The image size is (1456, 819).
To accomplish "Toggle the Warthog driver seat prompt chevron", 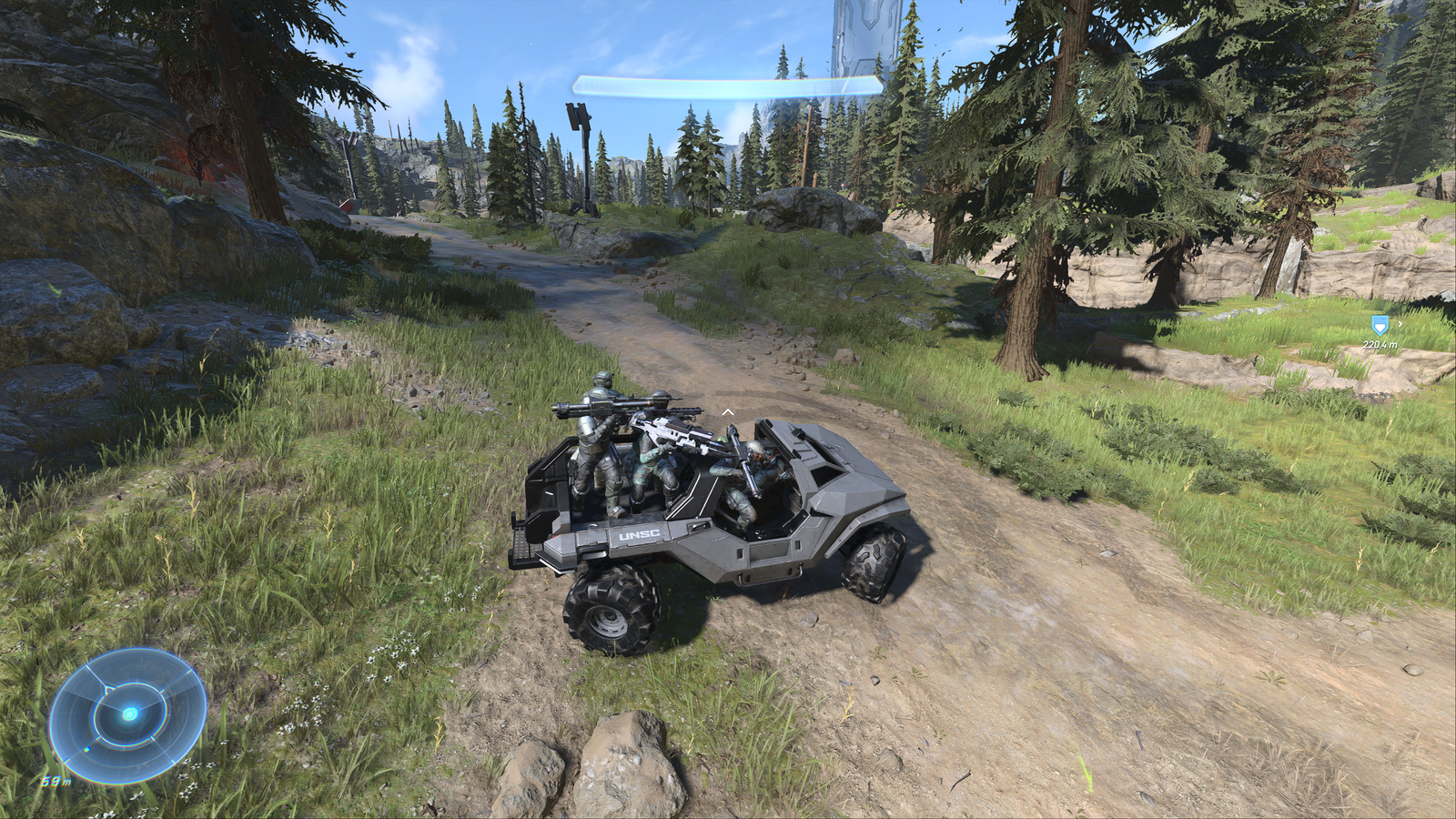I will point(727,411).
